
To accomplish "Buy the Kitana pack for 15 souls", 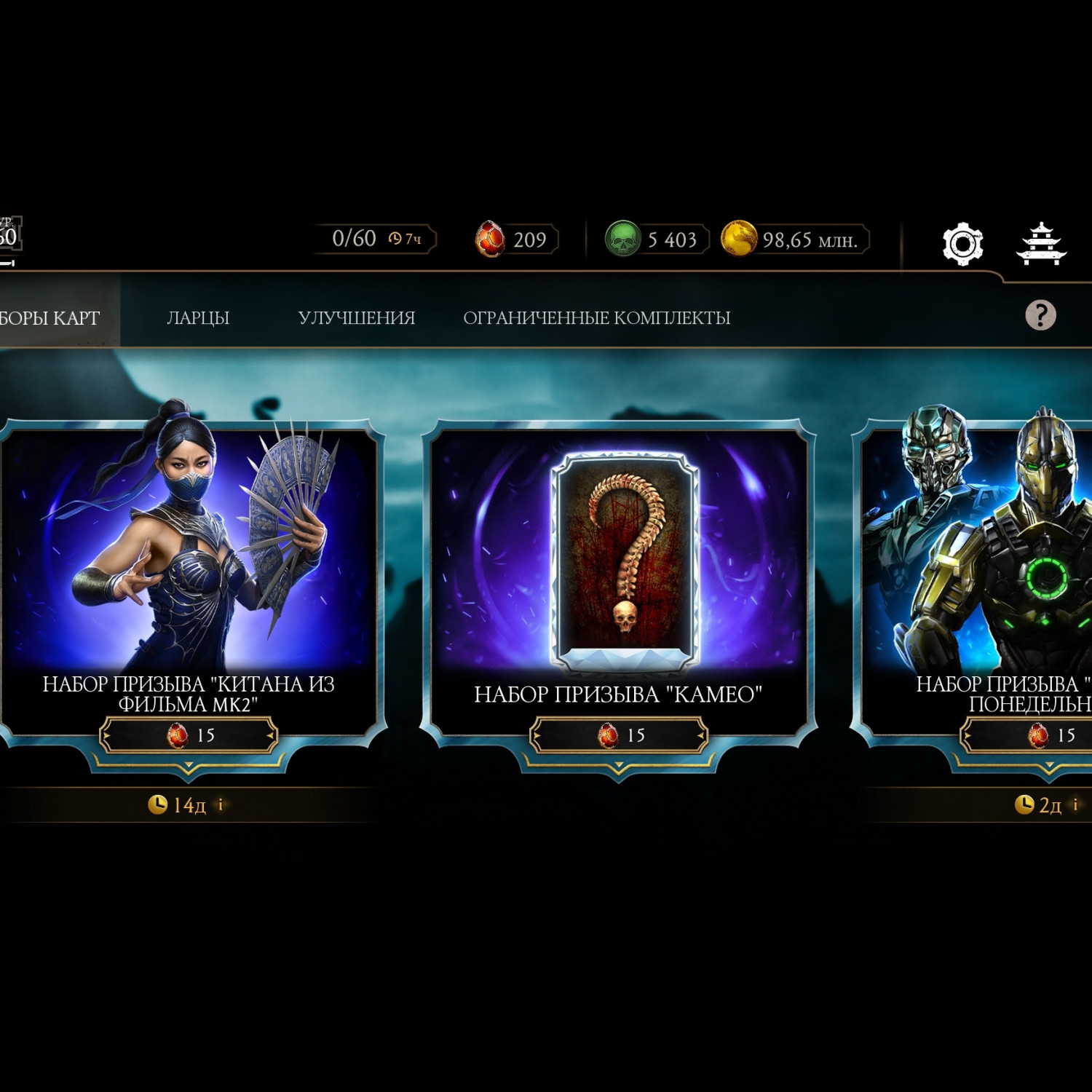I will pyautogui.click(x=189, y=735).
